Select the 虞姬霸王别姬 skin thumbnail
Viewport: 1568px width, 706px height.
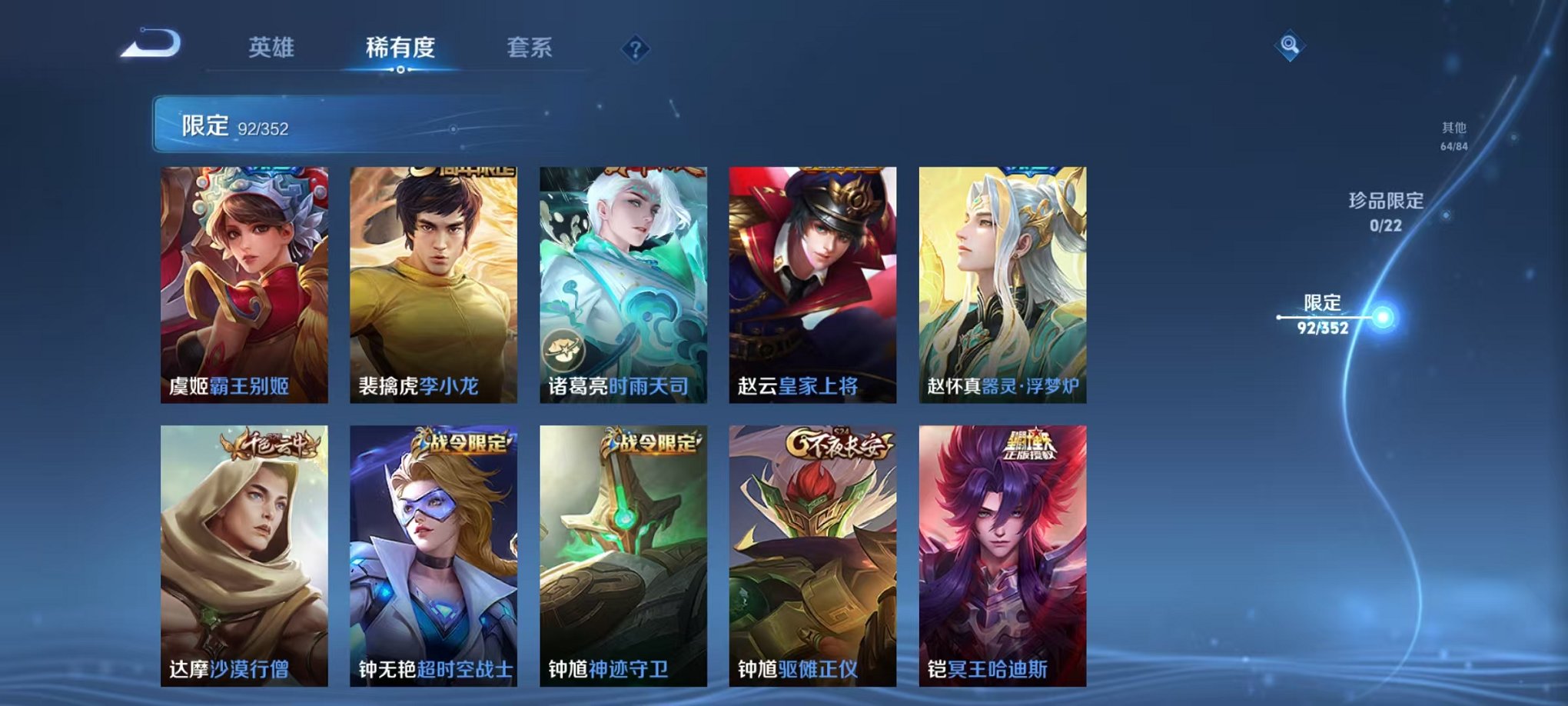(x=246, y=285)
